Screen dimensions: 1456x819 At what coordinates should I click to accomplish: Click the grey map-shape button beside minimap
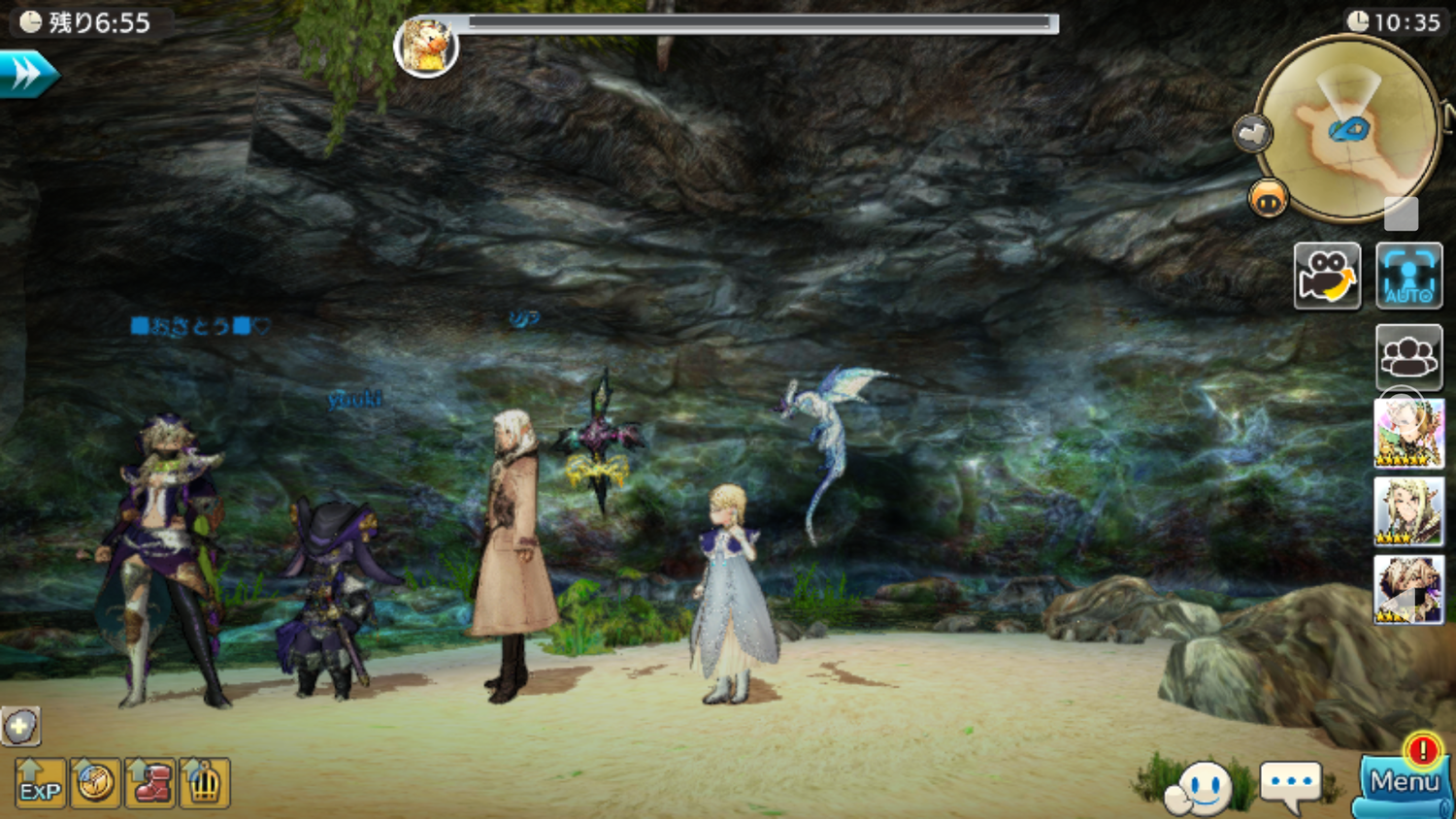pyautogui.click(x=1252, y=133)
